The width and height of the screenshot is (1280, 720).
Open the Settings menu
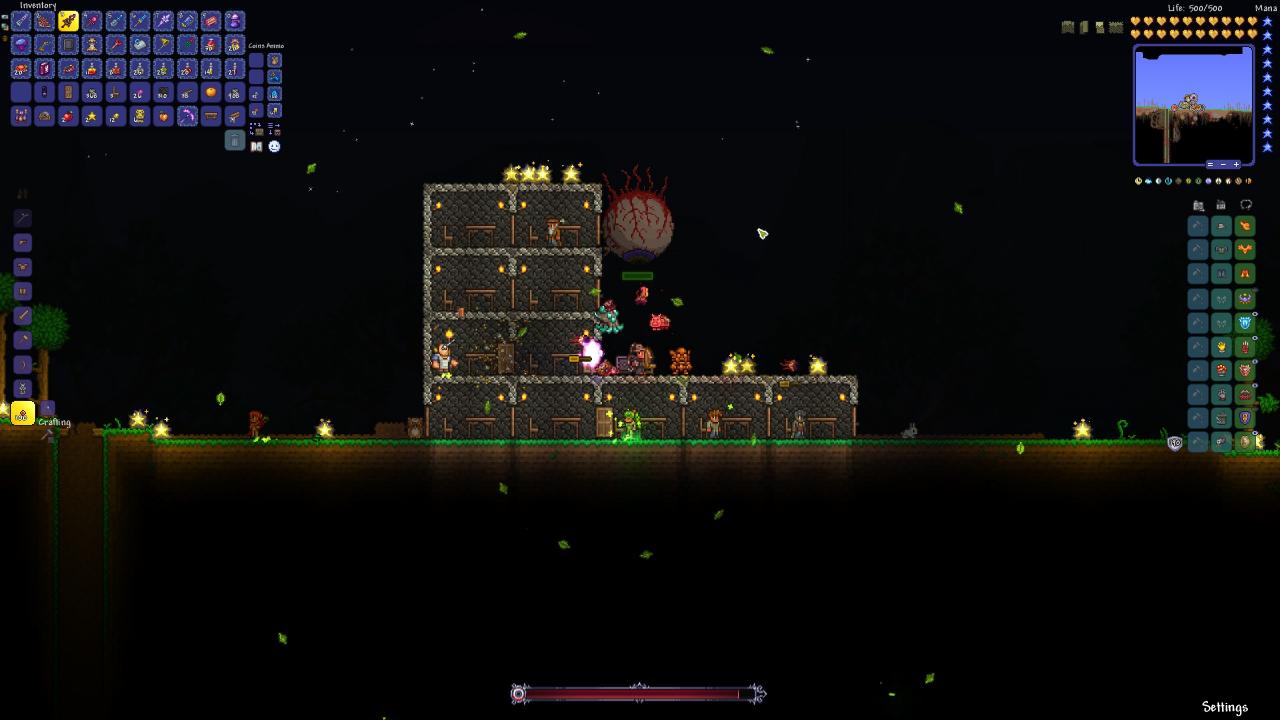coord(1225,707)
